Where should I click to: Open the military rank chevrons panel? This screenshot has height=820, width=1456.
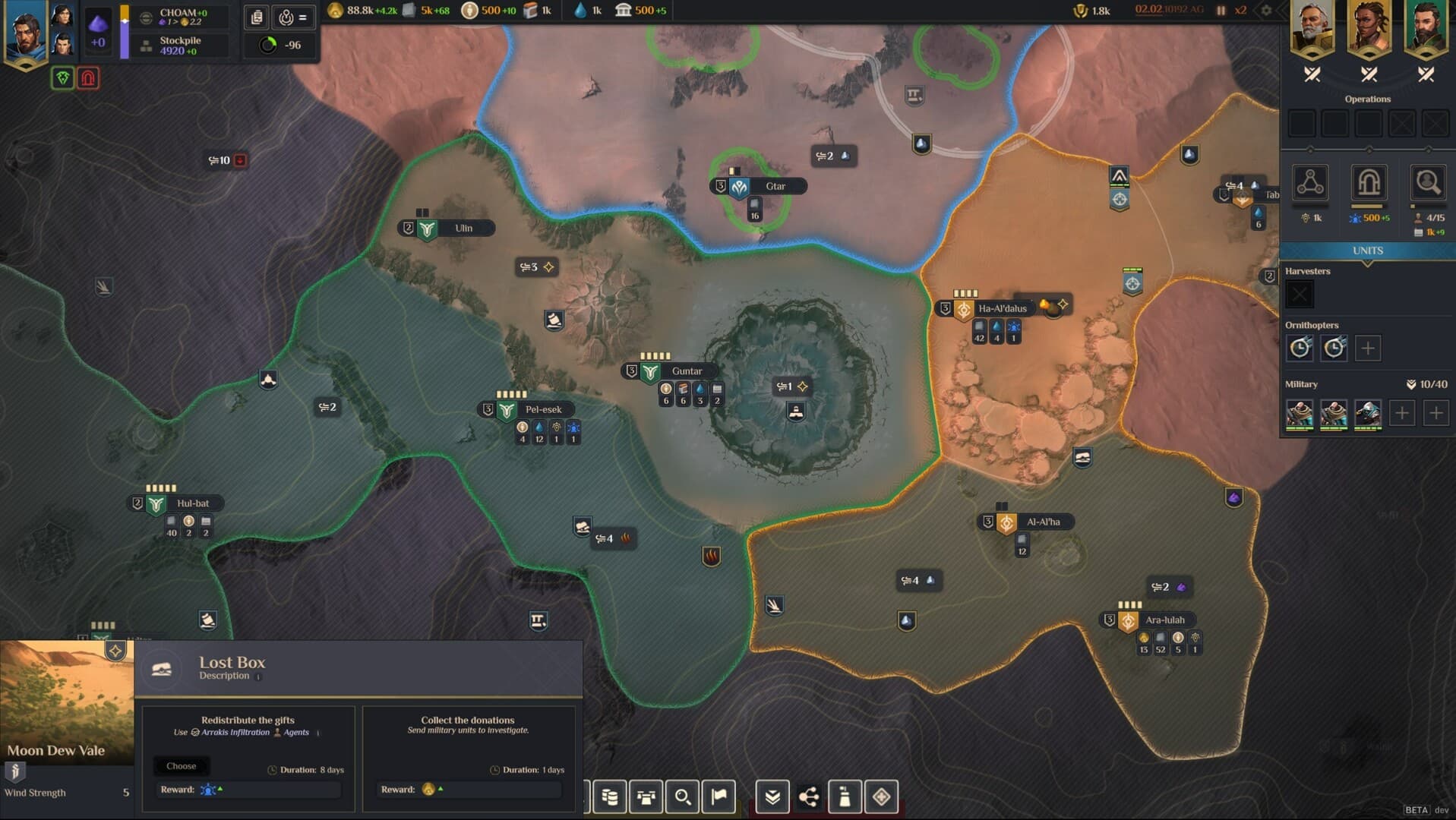772,796
